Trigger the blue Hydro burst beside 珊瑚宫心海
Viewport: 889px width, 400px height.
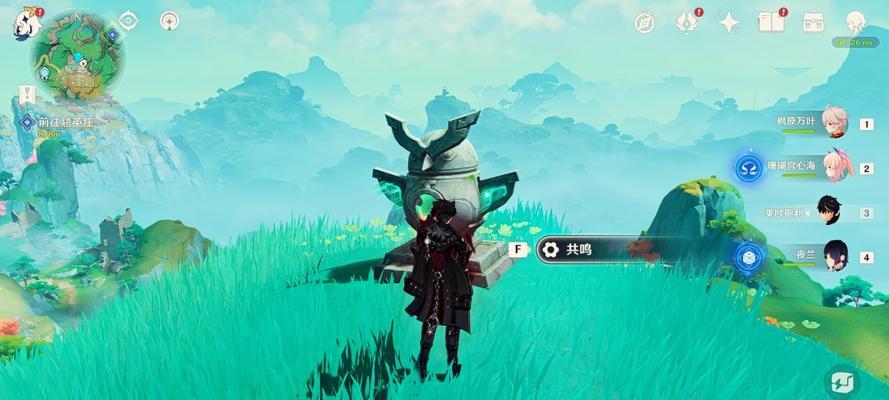pyautogui.click(x=748, y=168)
